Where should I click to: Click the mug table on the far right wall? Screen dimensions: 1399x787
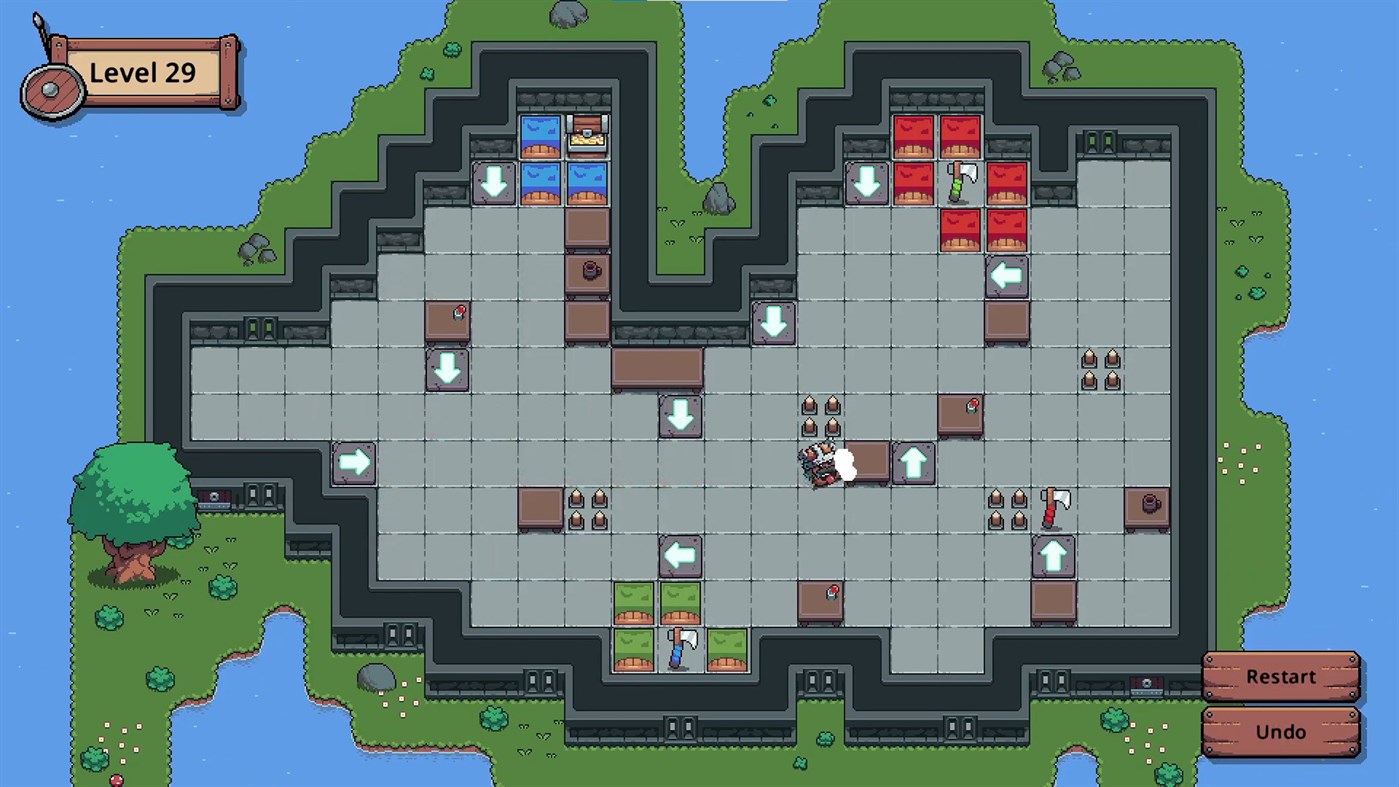coord(1147,507)
